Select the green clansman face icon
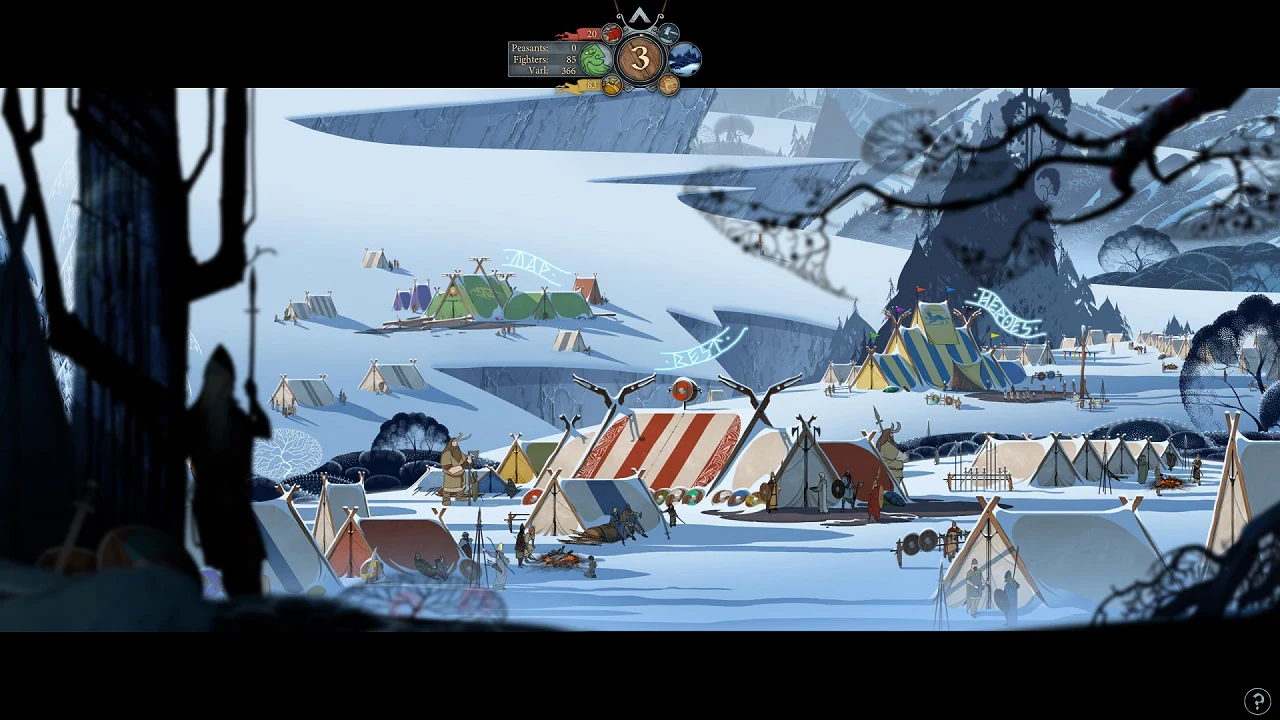This screenshot has width=1280, height=720. tap(593, 59)
